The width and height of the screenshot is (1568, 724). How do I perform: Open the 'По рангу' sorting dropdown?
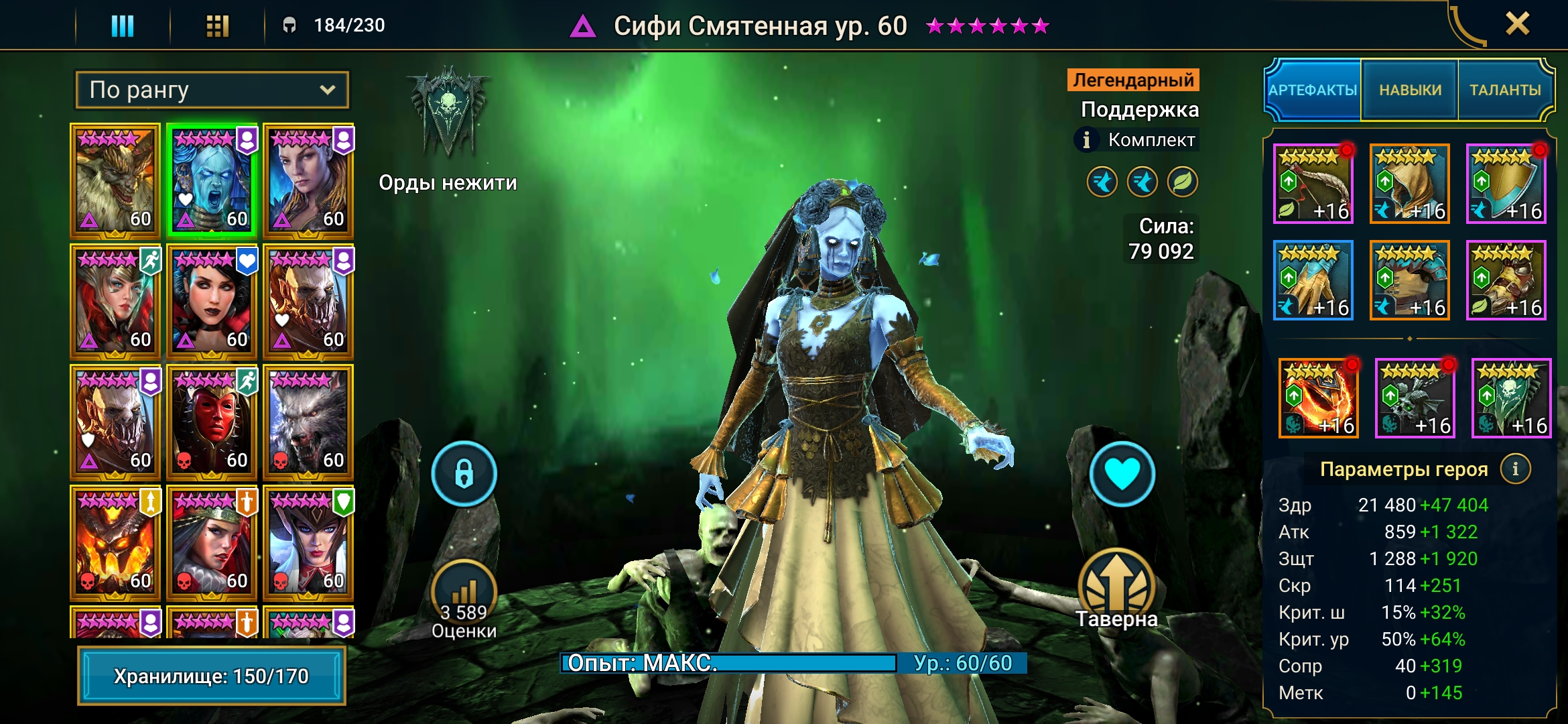pyautogui.click(x=212, y=90)
